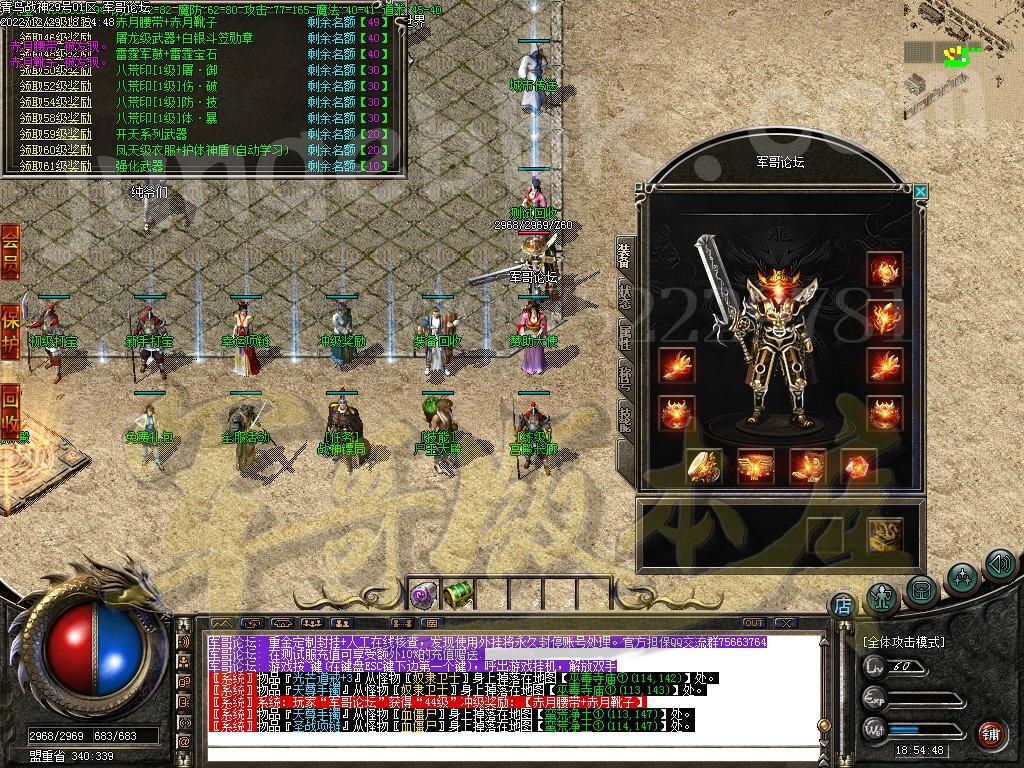Open the 店 shop round button
This screenshot has width=1024, height=768.
(842, 605)
